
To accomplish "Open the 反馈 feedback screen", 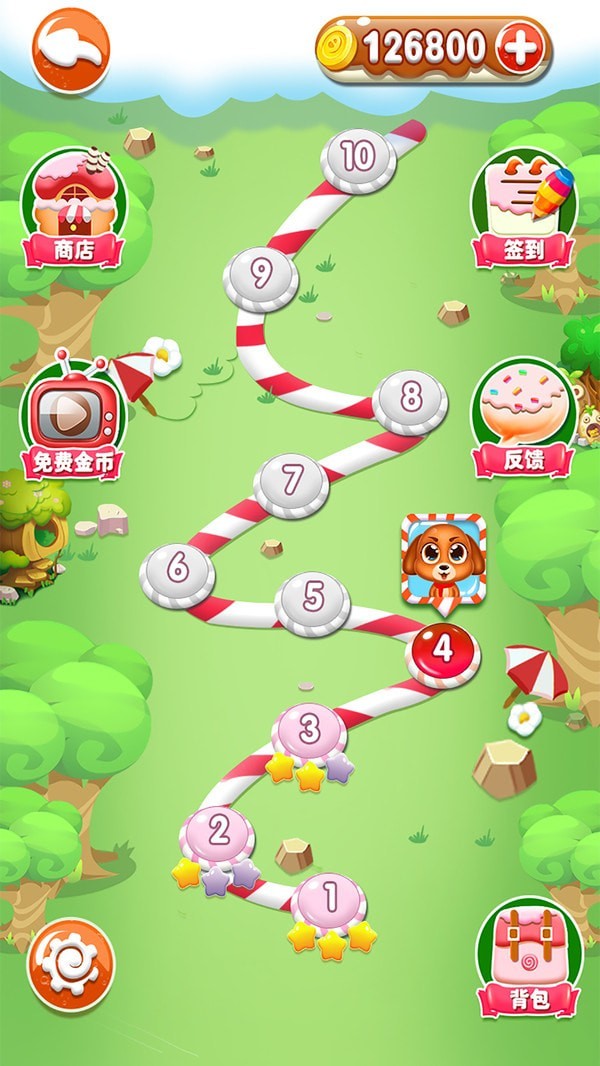I will 522,418.
